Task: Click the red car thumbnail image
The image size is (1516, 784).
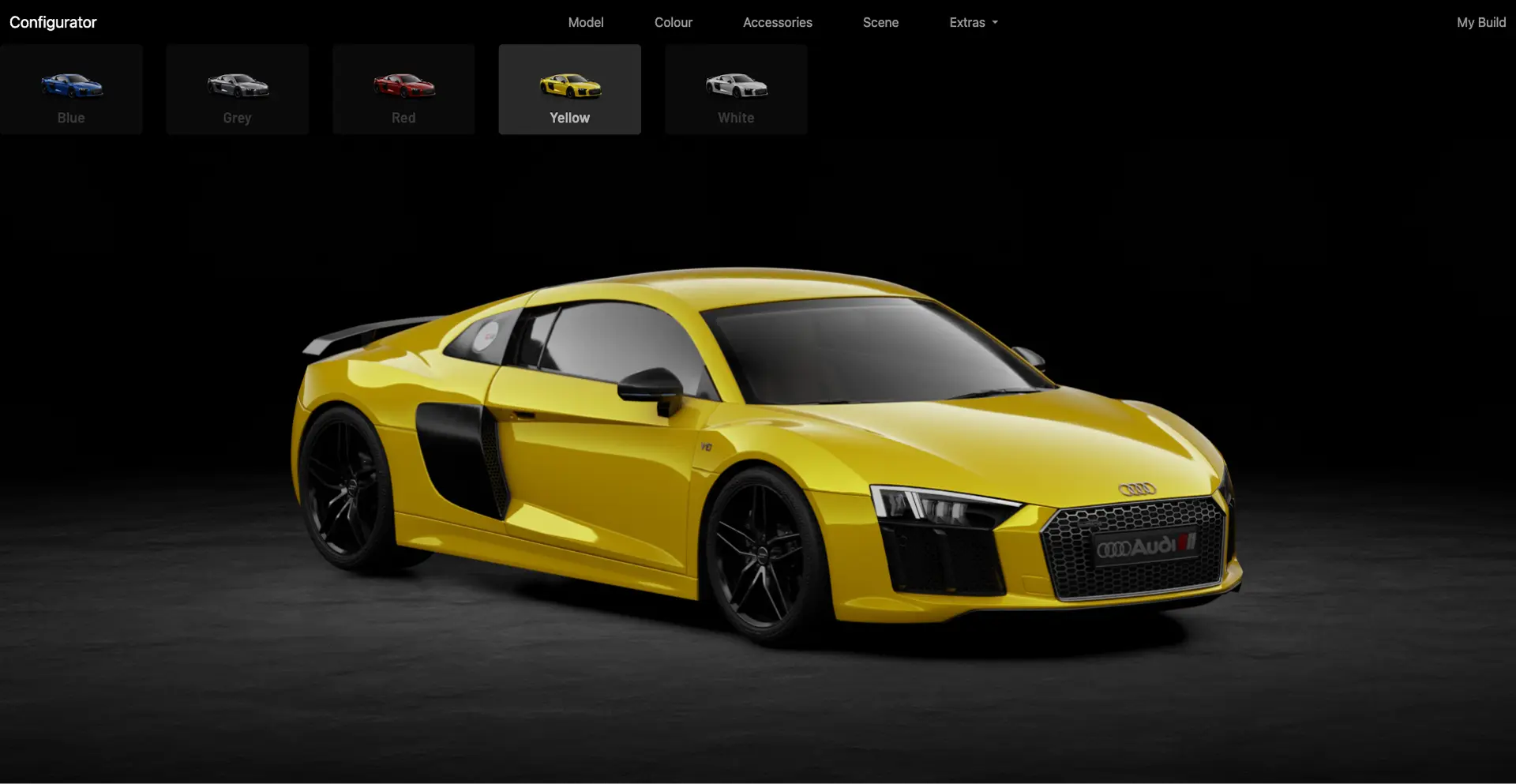Action: coord(403,87)
